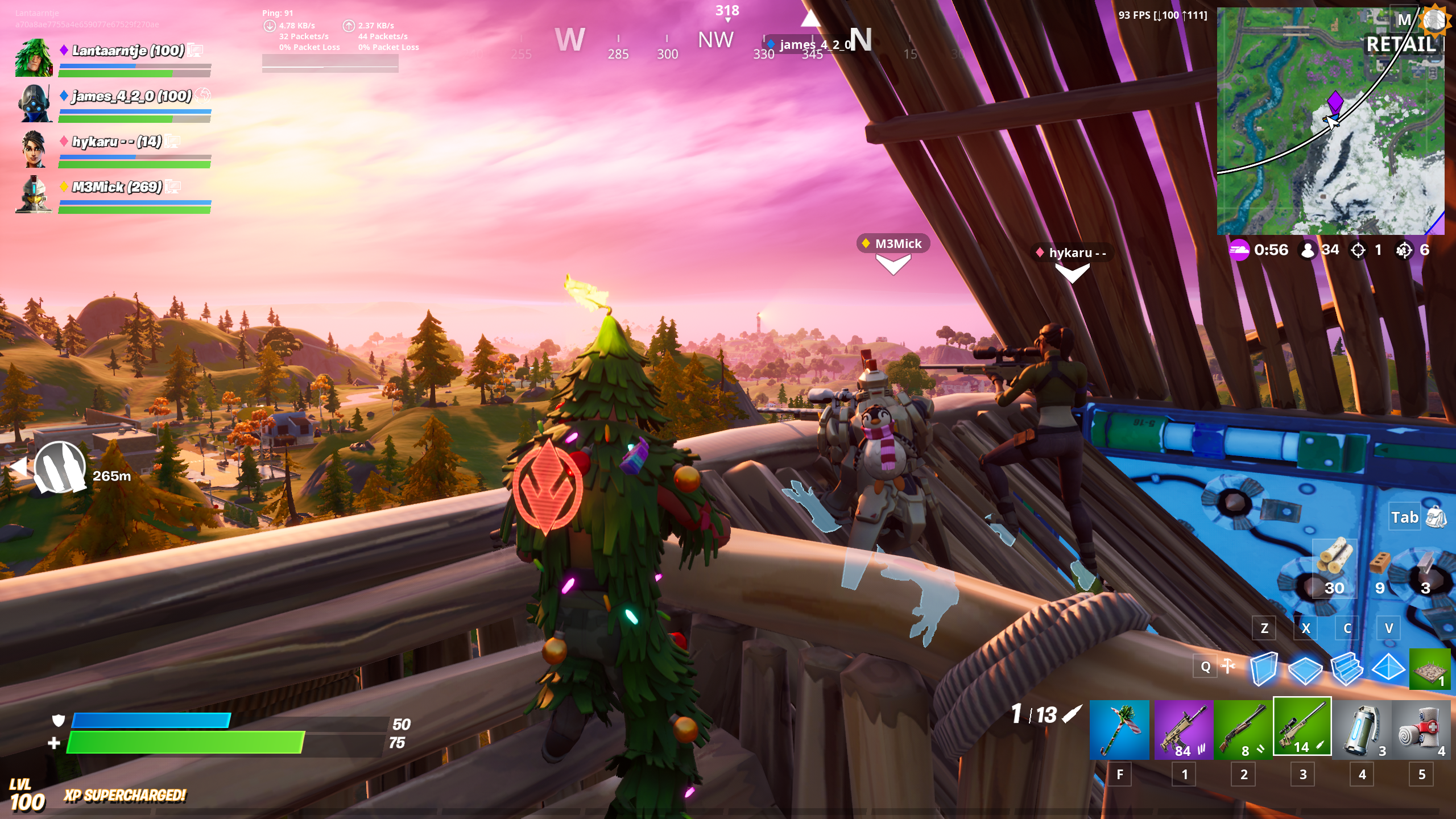The height and width of the screenshot is (819, 1456).
Task: Select M3Mick in the squad list
Action: 117,187
